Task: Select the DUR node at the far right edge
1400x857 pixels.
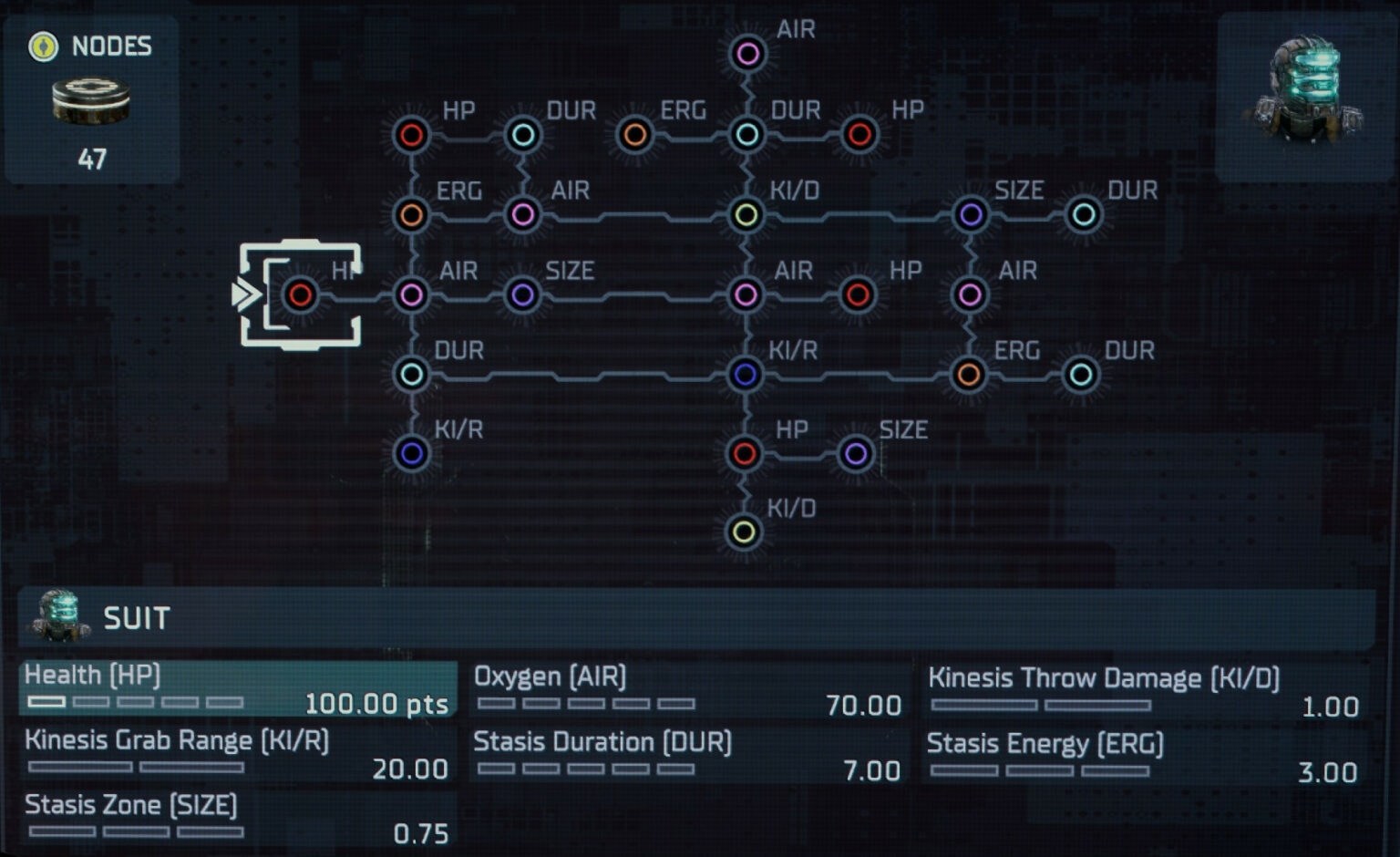Action: click(x=1085, y=215)
